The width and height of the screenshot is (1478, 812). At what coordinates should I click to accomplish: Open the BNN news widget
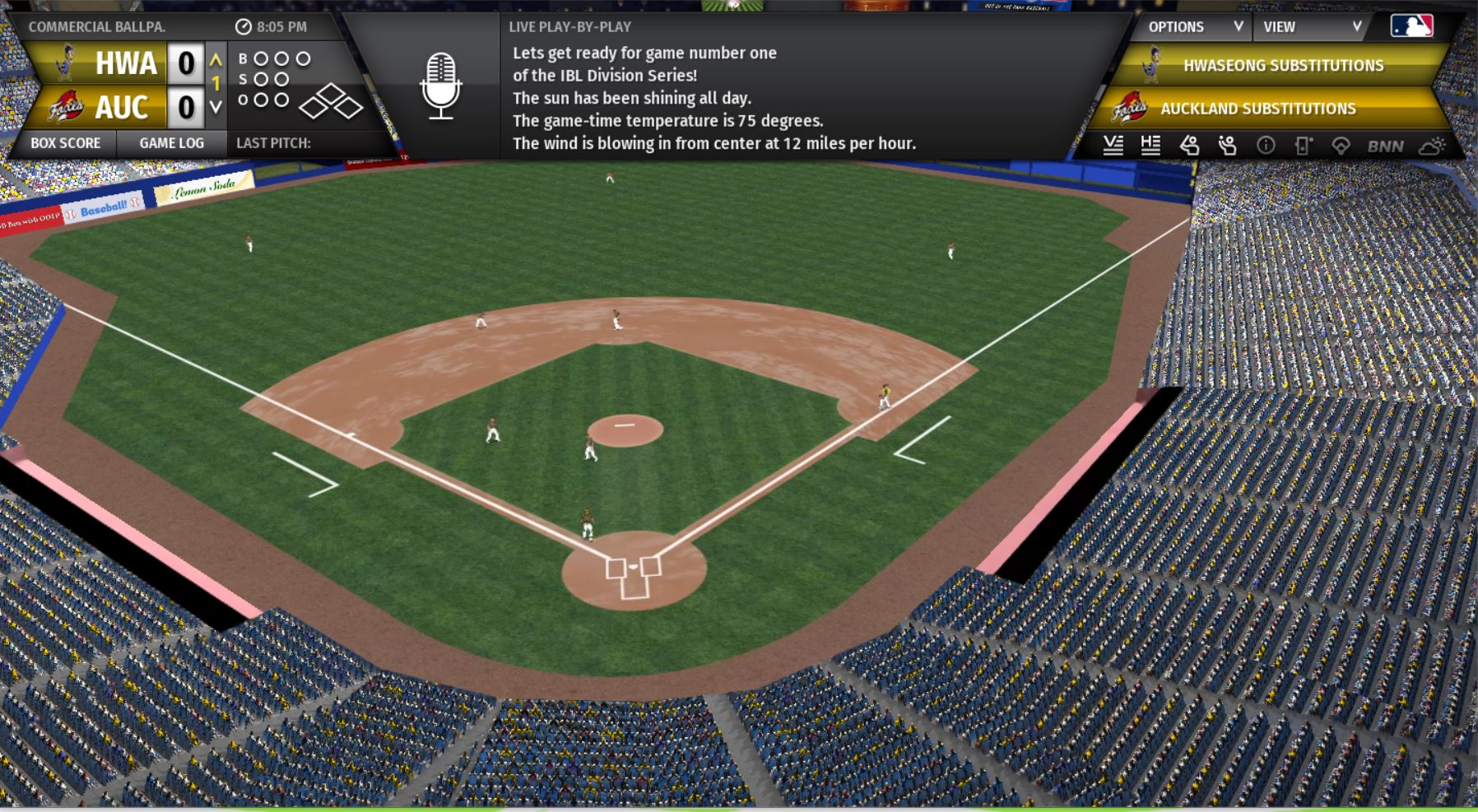[x=1385, y=146]
